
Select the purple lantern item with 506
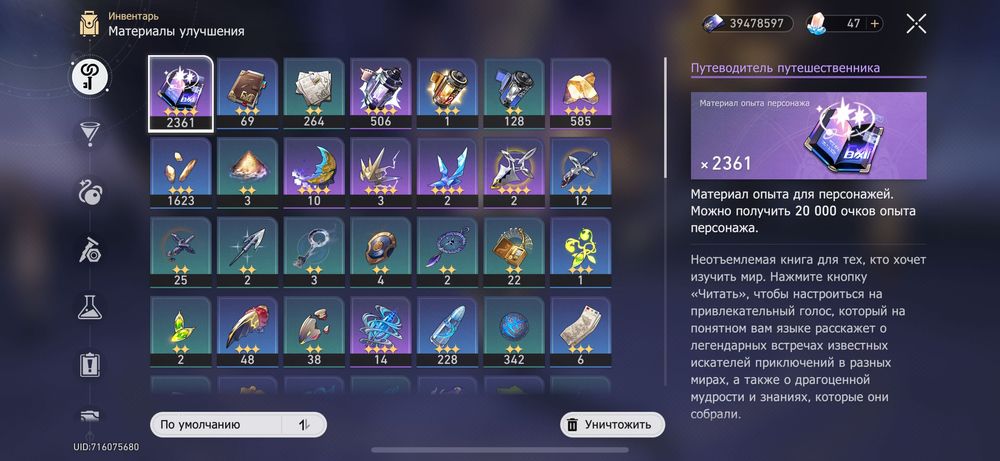[381, 93]
